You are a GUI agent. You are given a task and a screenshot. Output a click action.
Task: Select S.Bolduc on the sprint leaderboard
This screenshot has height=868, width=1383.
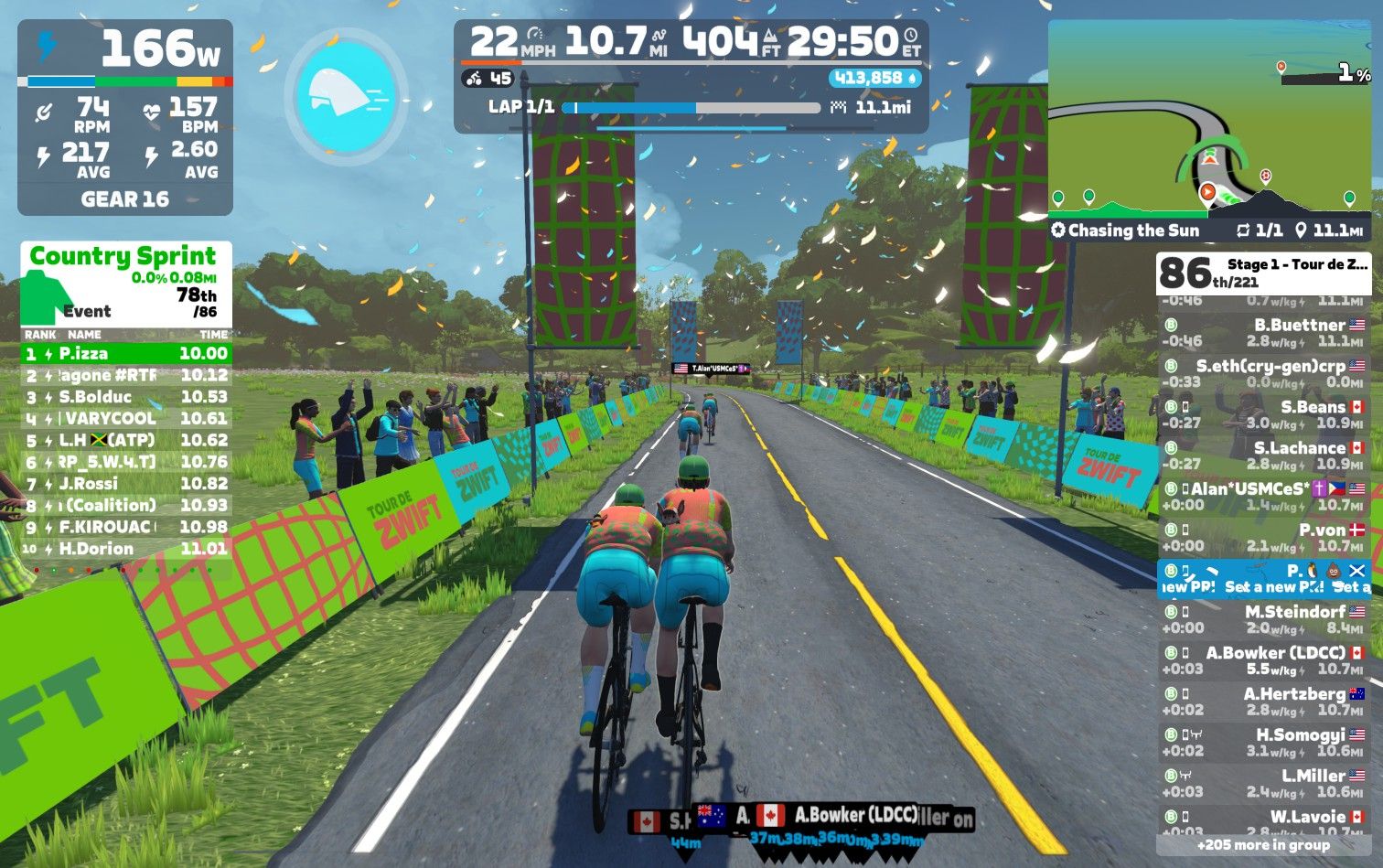[x=126, y=397]
